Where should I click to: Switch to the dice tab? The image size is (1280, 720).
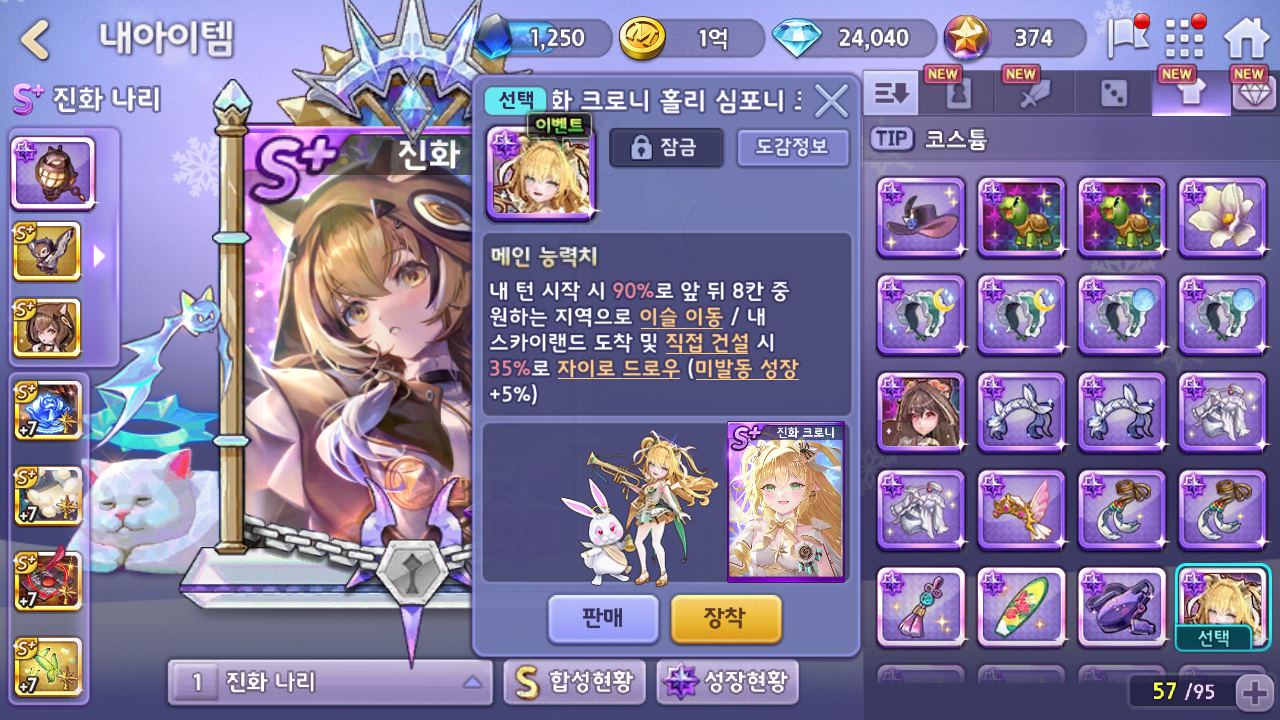[x=1113, y=94]
